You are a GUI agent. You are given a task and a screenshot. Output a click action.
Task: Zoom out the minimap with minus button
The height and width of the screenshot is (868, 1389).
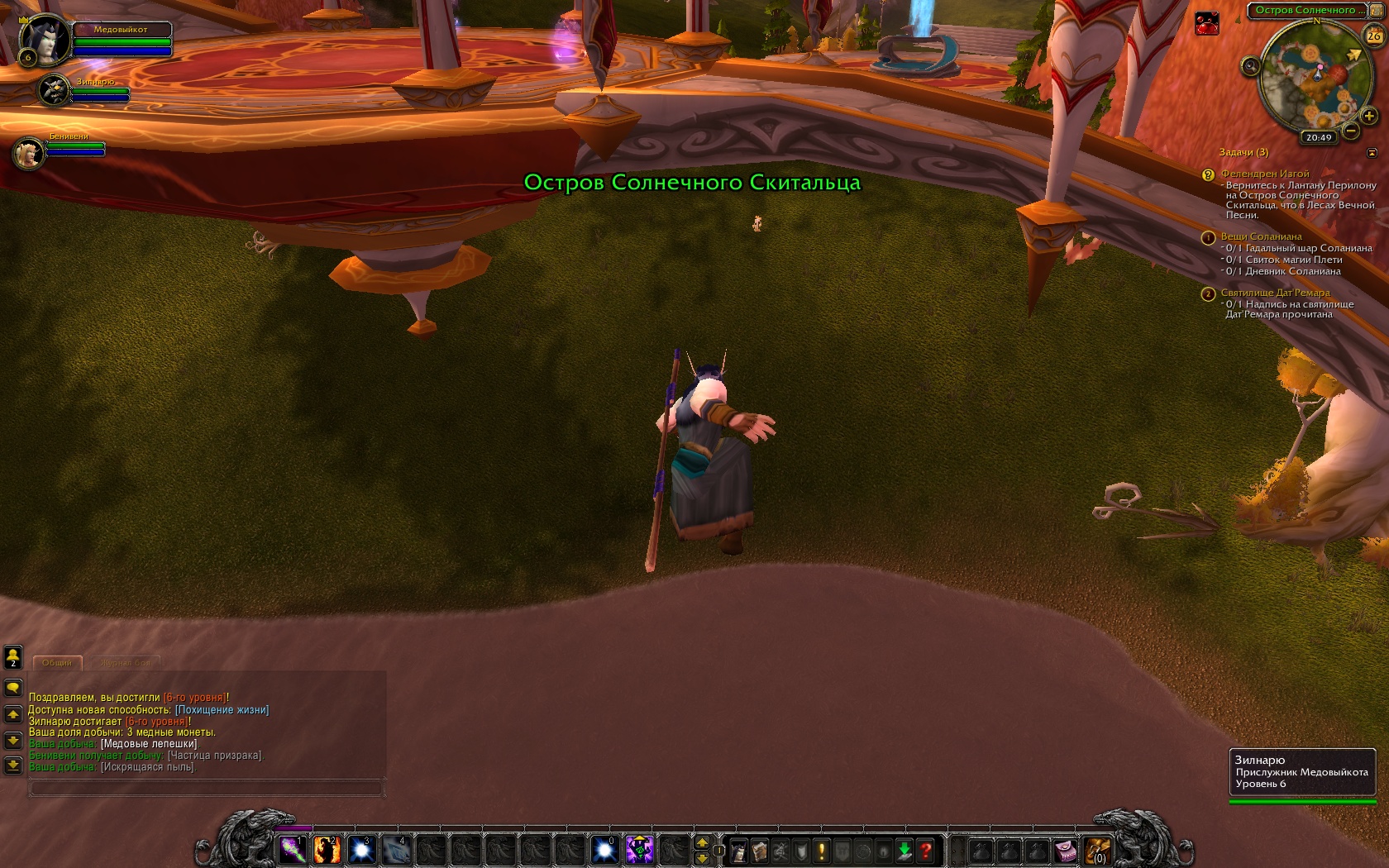[1351, 131]
